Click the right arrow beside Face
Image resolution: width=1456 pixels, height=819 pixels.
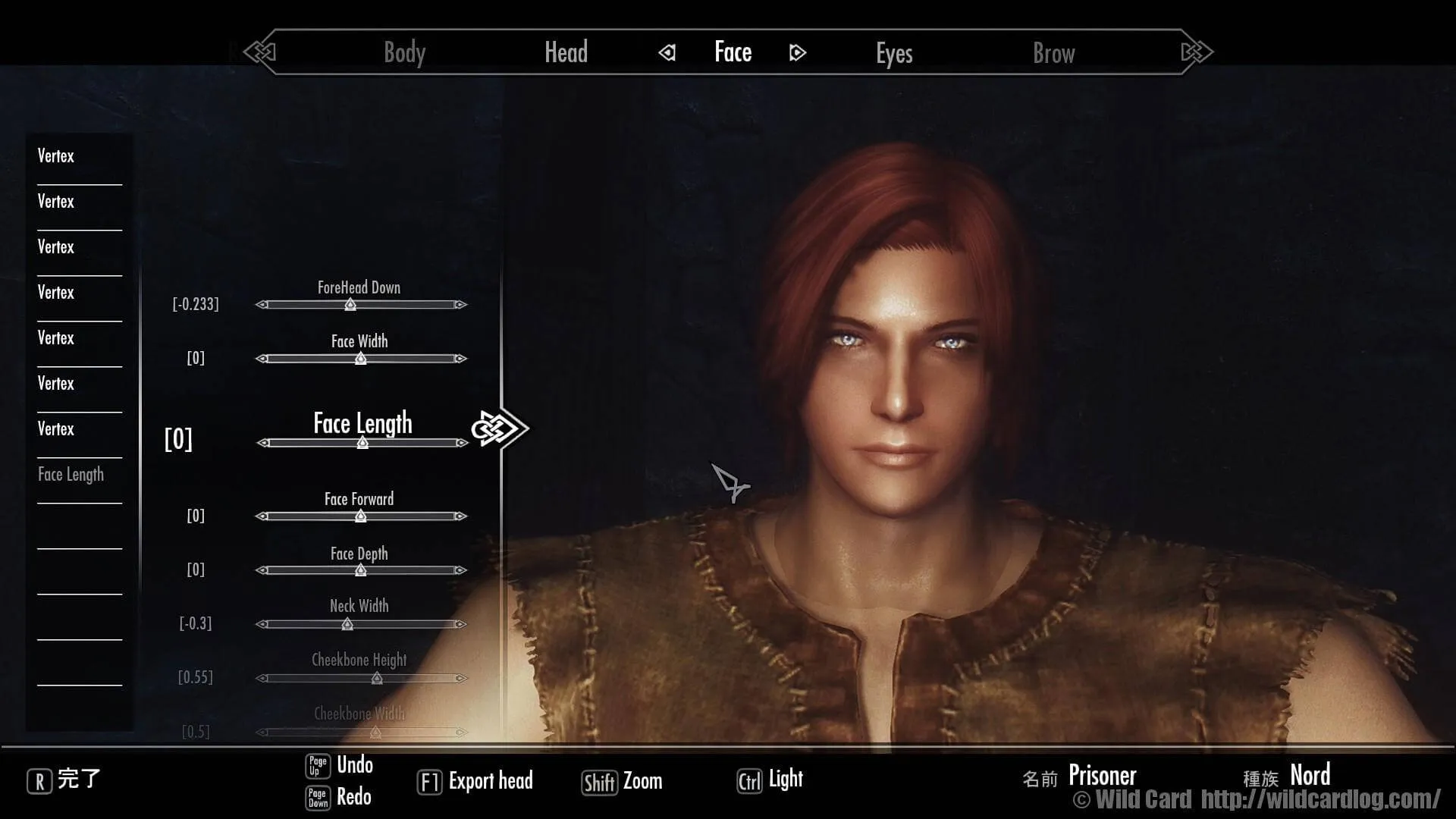[x=797, y=53]
